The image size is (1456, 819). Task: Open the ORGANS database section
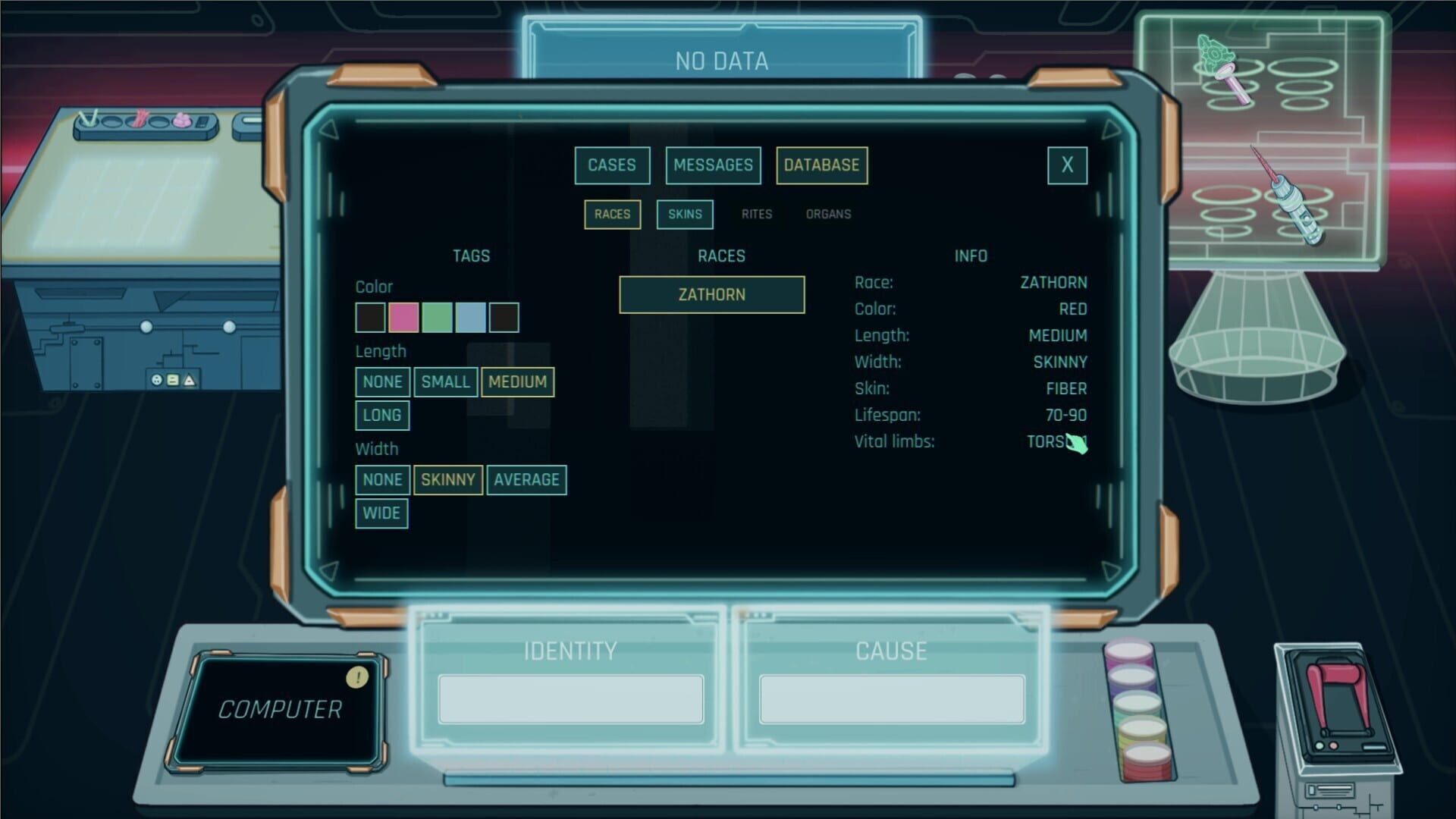click(827, 213)
